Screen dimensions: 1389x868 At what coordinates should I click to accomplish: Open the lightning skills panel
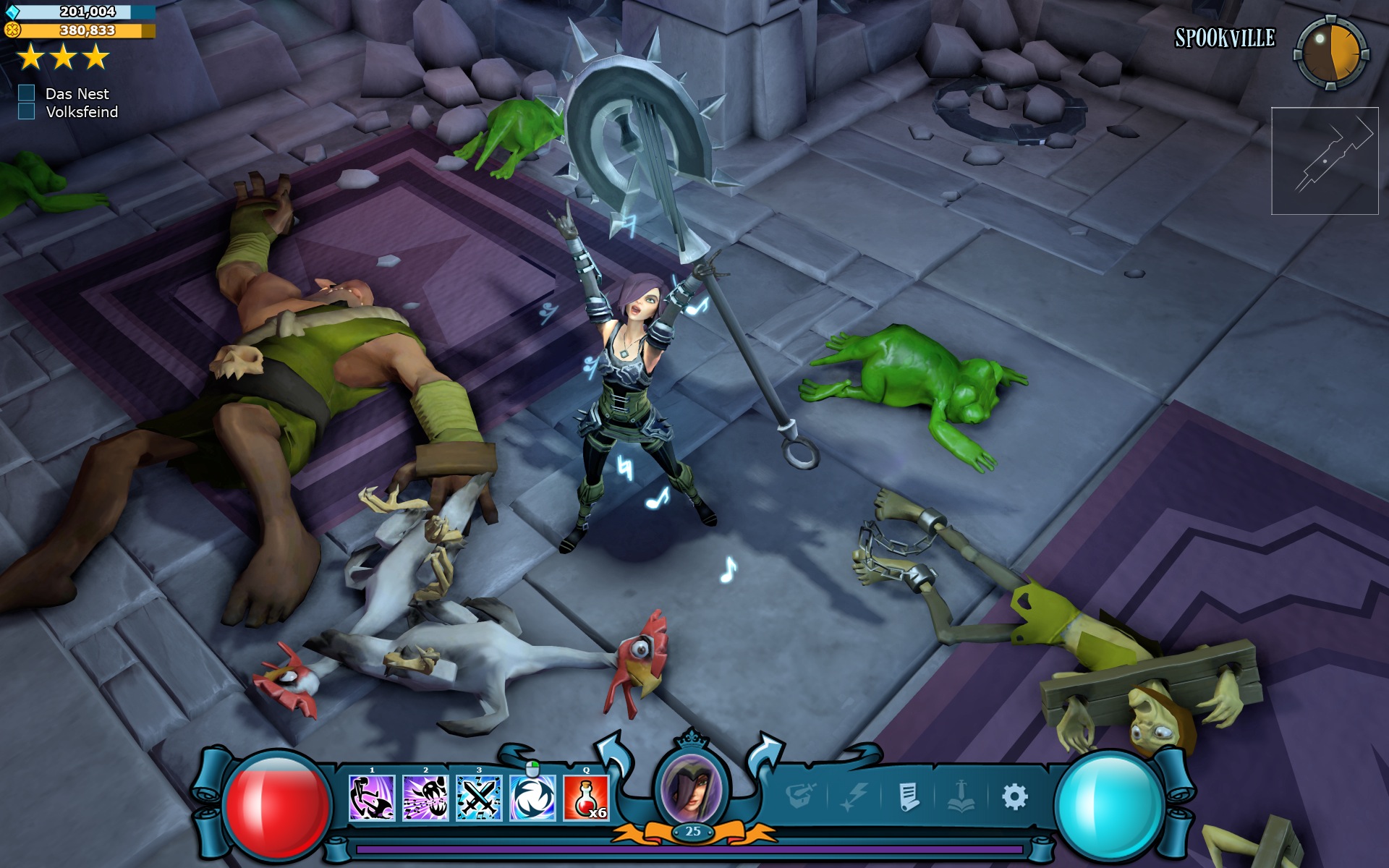(857, 794)
